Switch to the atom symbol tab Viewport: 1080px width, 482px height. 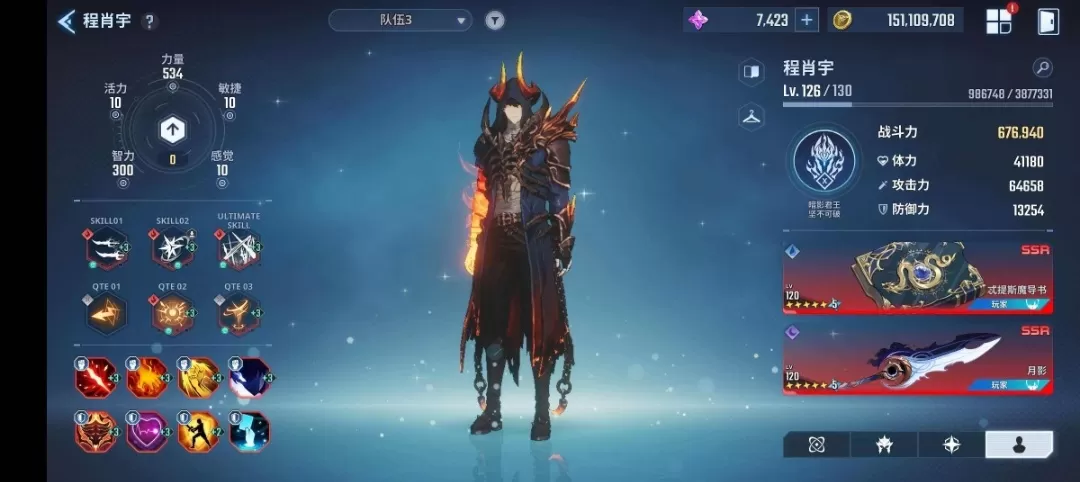click(816, 445)
